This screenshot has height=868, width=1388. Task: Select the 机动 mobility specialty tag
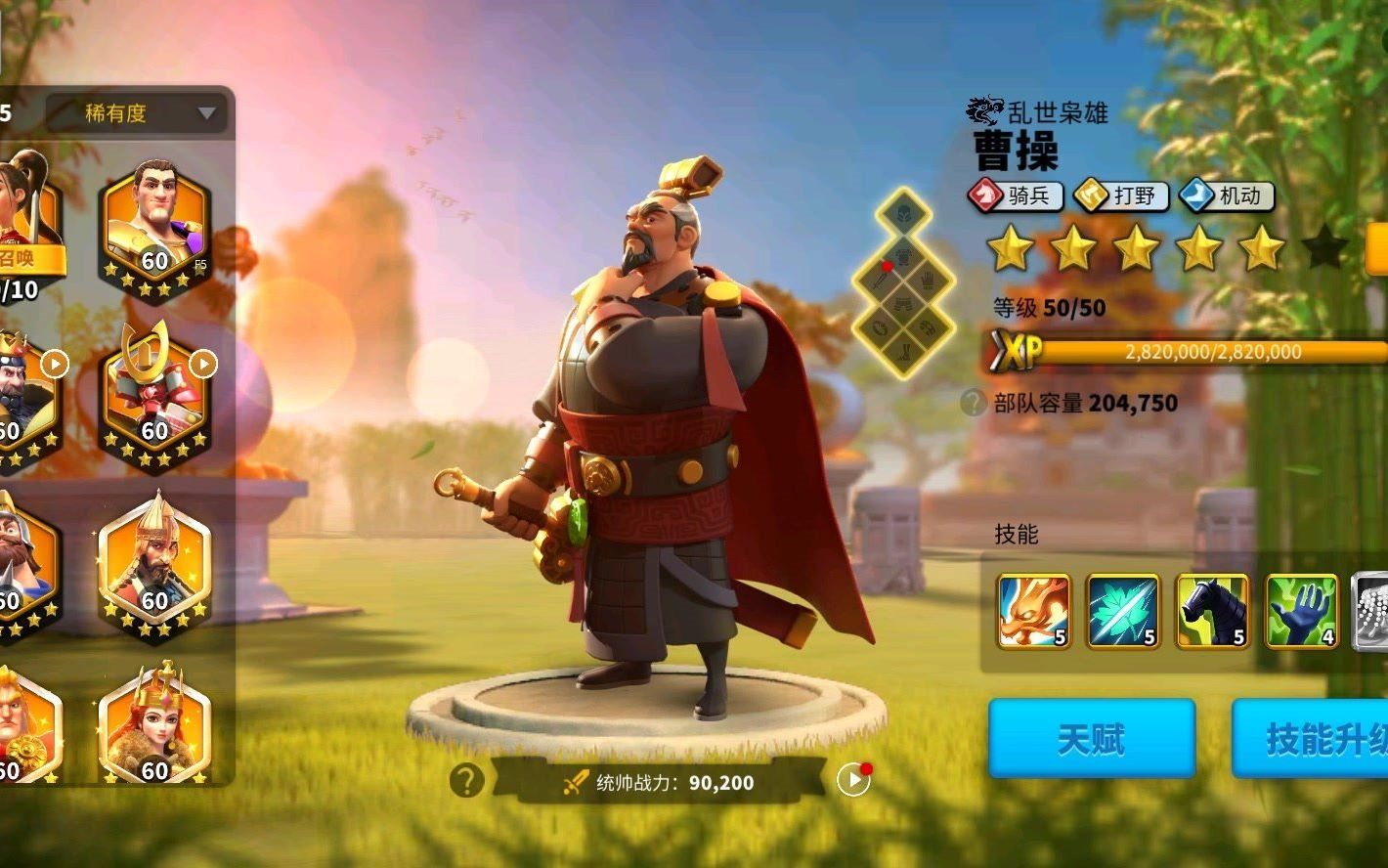[x=1226, y=196]
